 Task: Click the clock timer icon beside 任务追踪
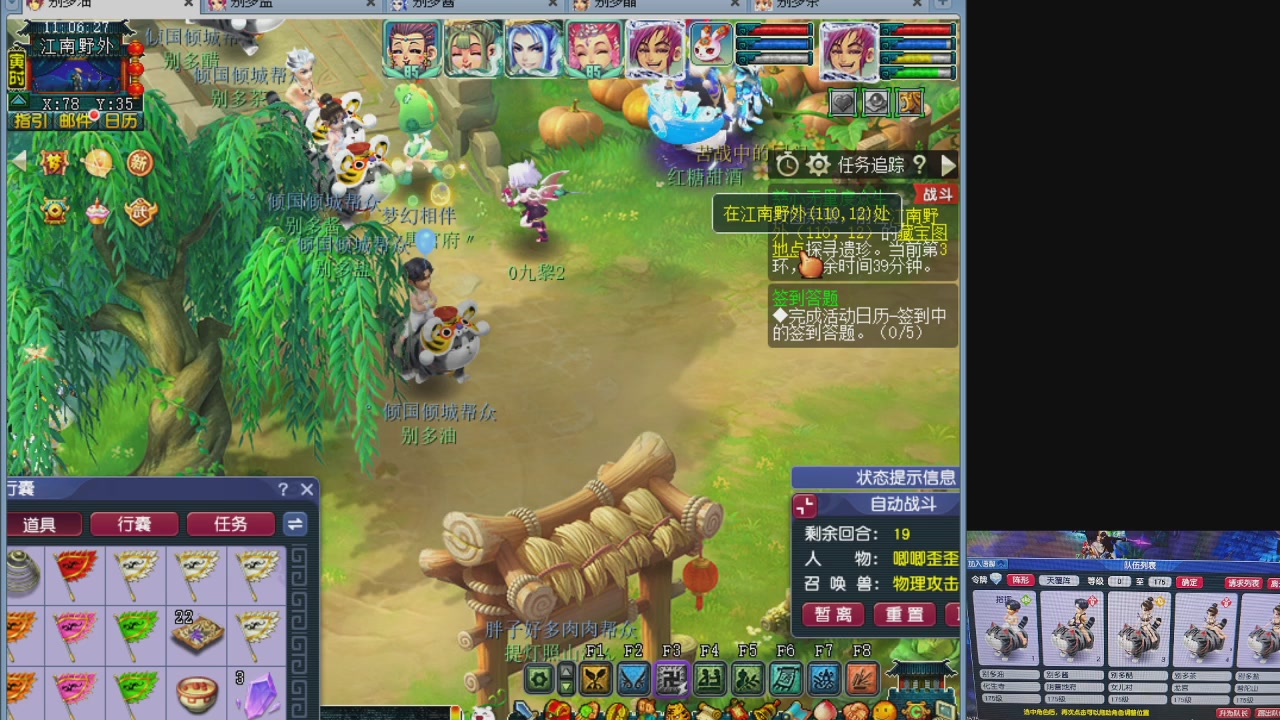point(787,164)
